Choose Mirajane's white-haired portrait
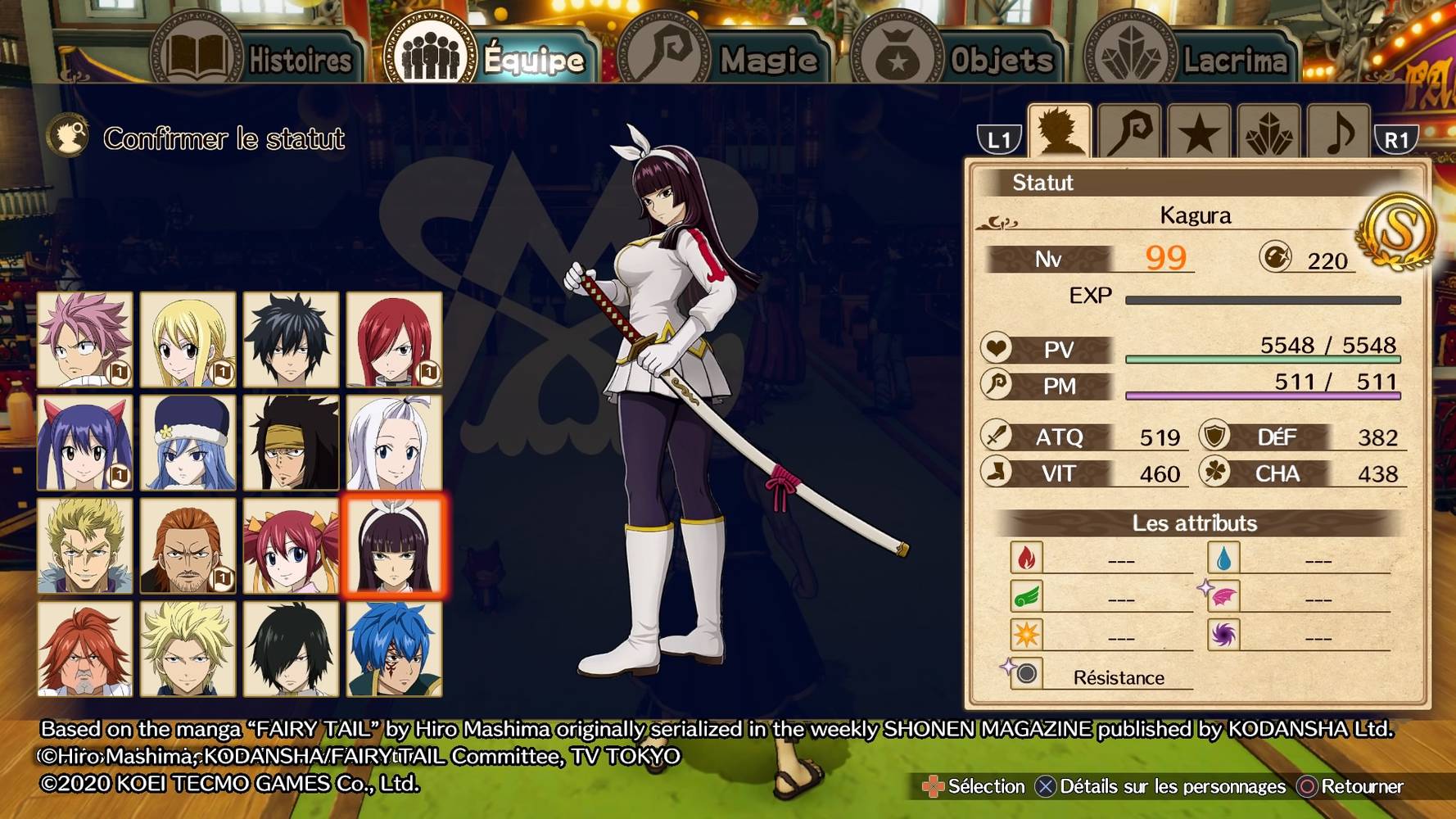Viewport: 1456px width, 819px height. coord(394,442)
